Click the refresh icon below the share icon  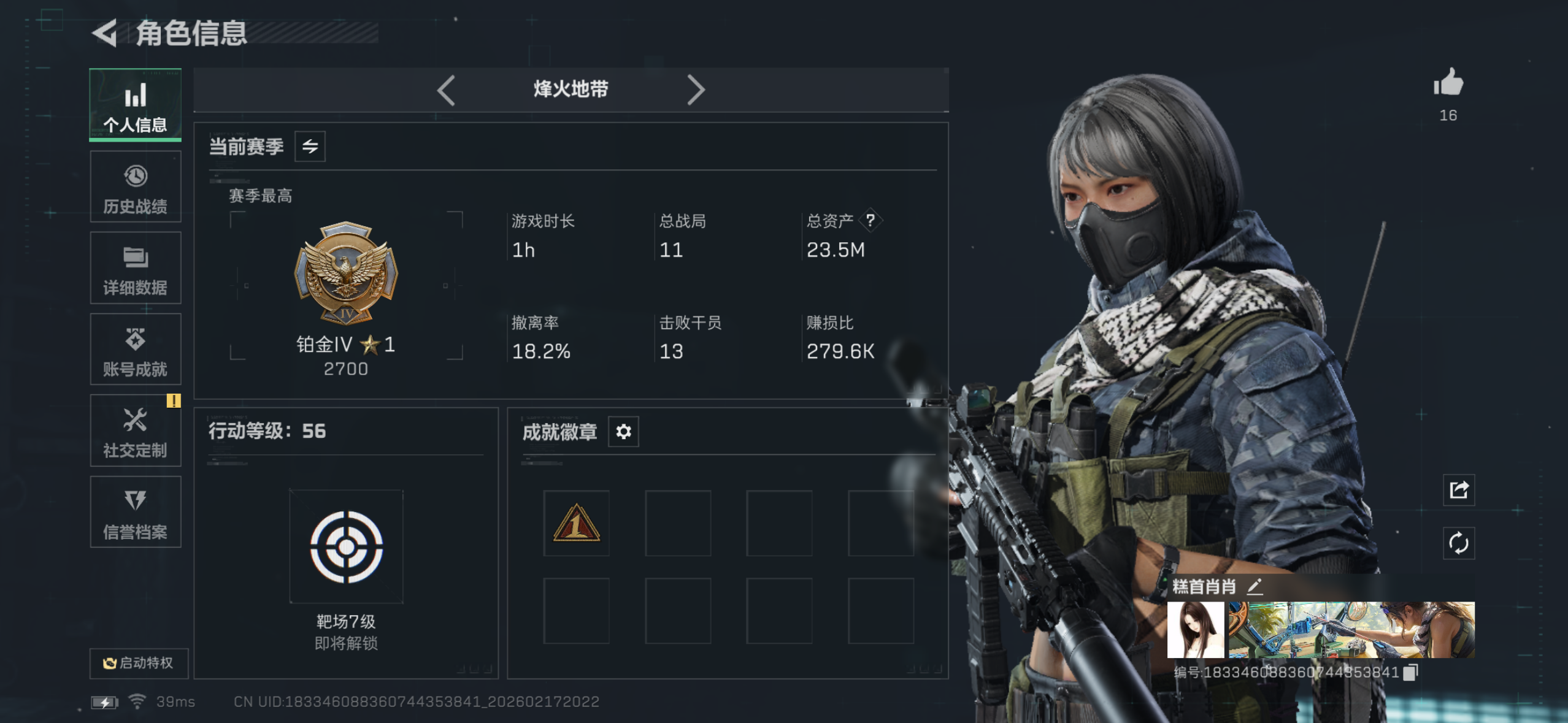pos(1458,543)
